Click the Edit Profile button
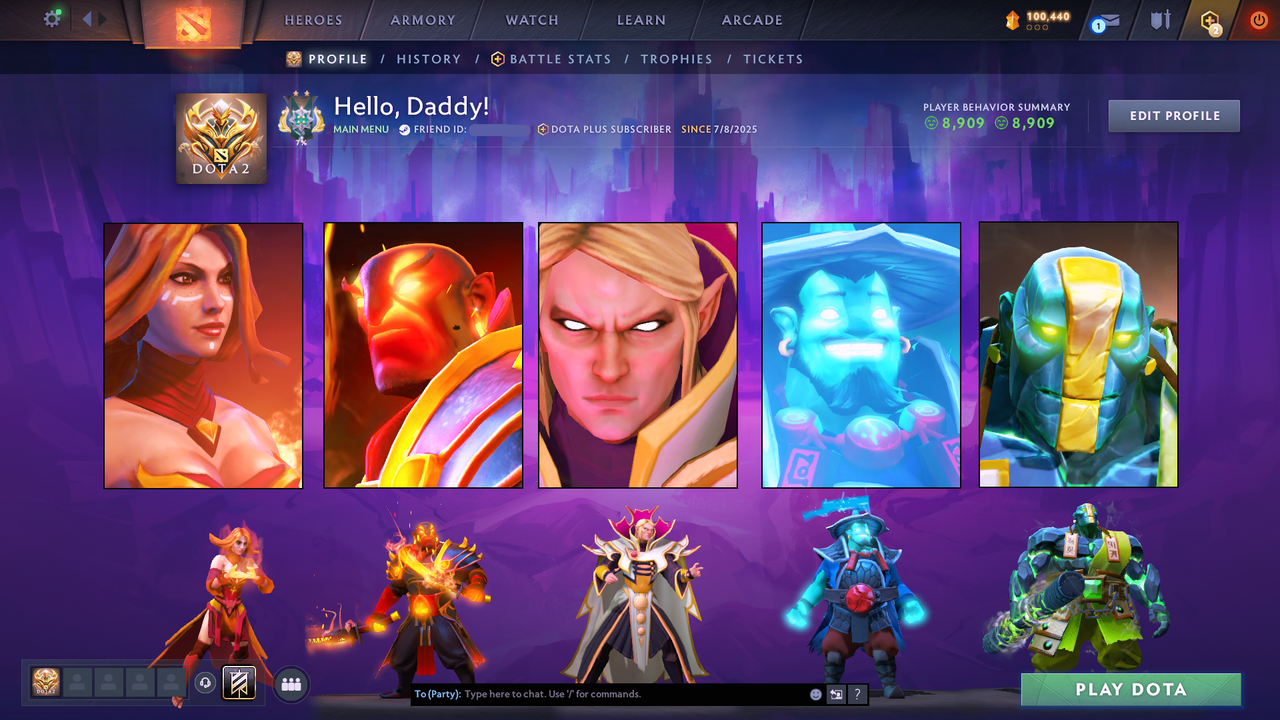1280x720 pixels. point(1173,115)
